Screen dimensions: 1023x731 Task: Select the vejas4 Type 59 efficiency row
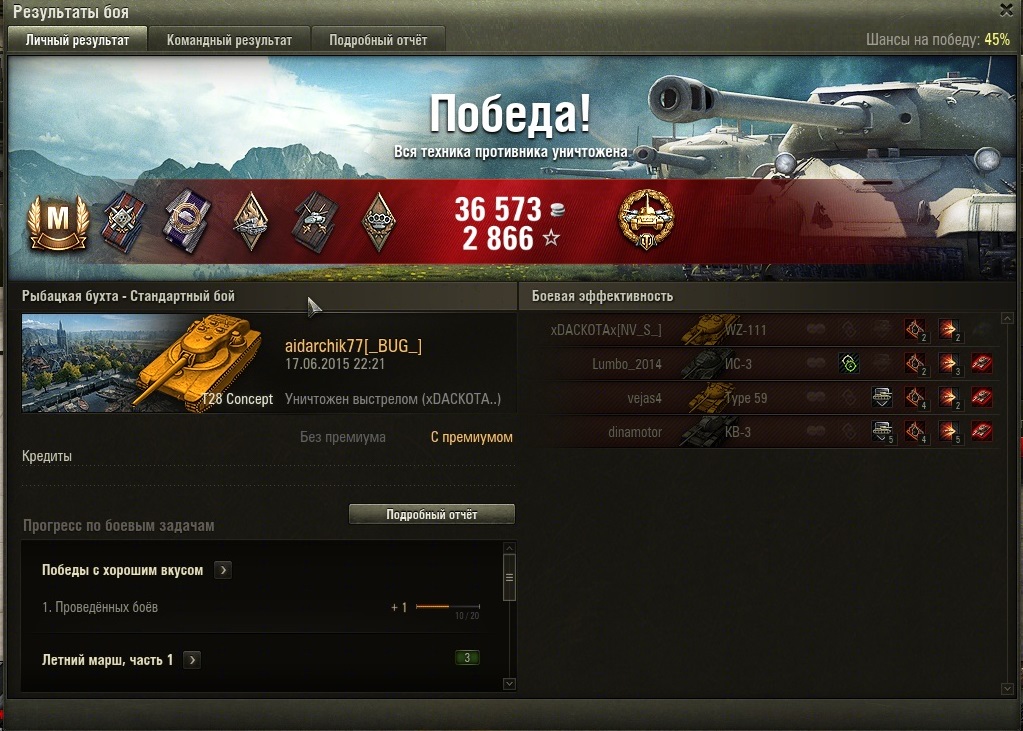pyautogui.click(x=760, y=398)
